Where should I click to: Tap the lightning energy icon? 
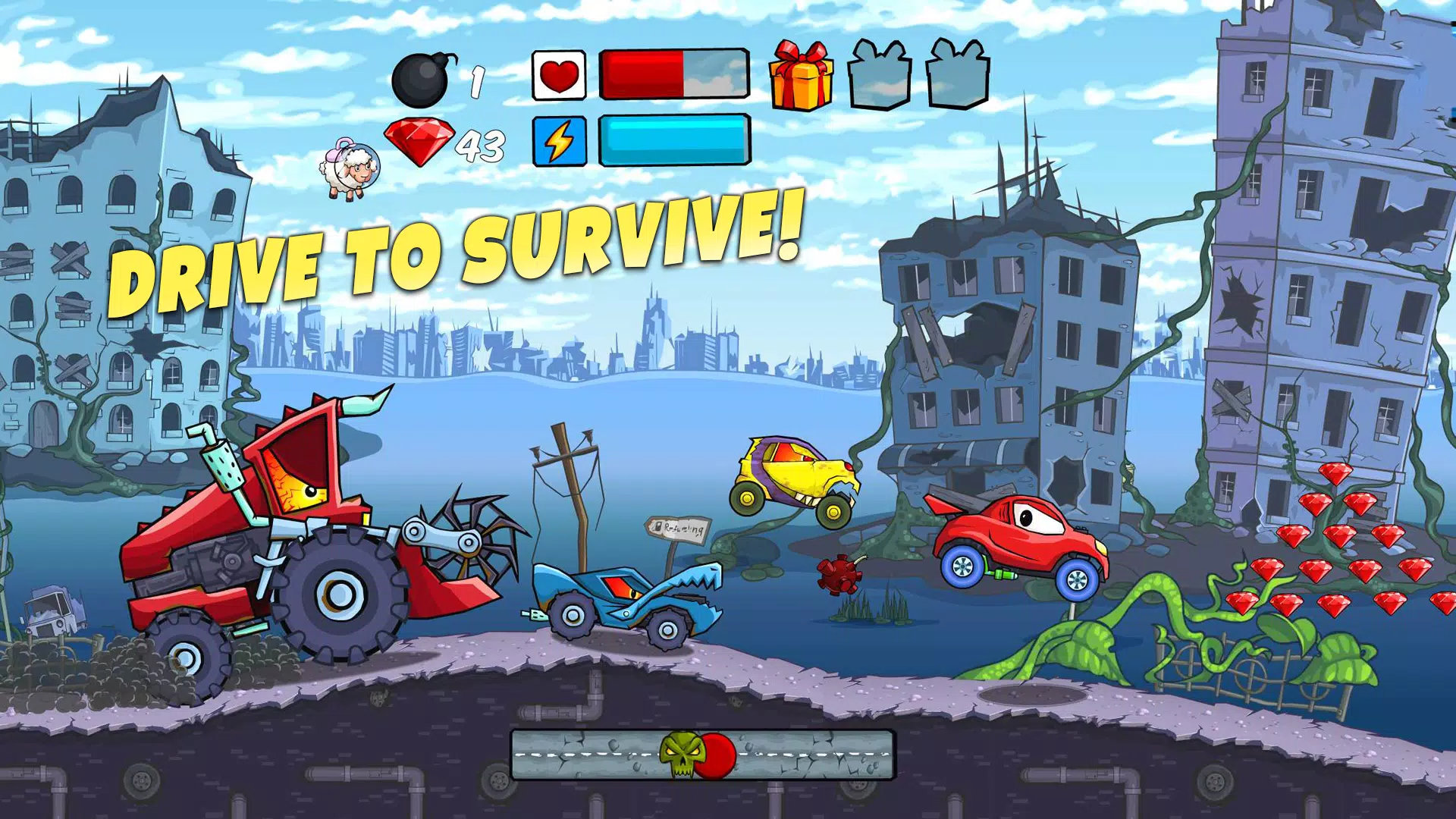pos(560,141)
